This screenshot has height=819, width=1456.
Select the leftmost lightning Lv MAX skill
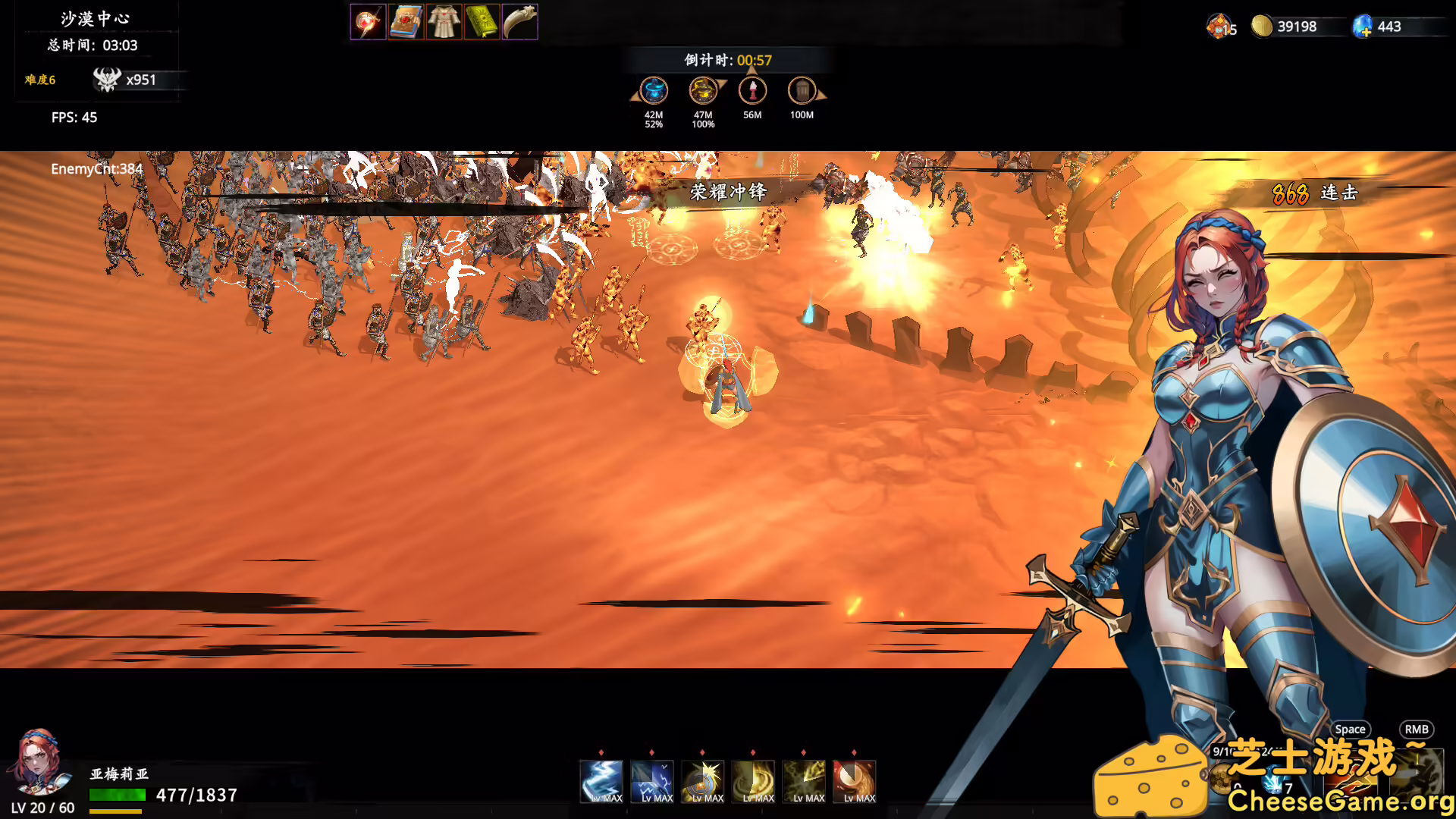(601, 780)
